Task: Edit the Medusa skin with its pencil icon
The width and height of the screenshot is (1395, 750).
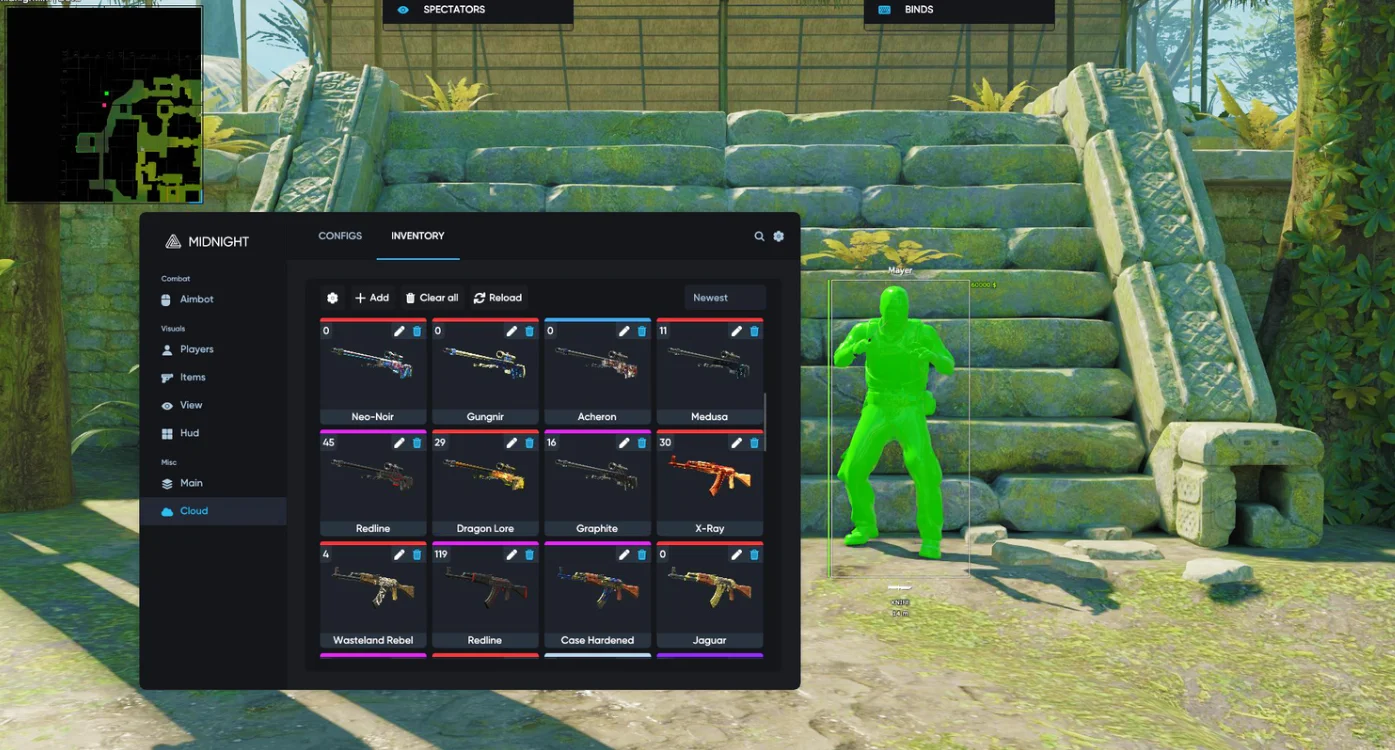Action: click(736, 331)
